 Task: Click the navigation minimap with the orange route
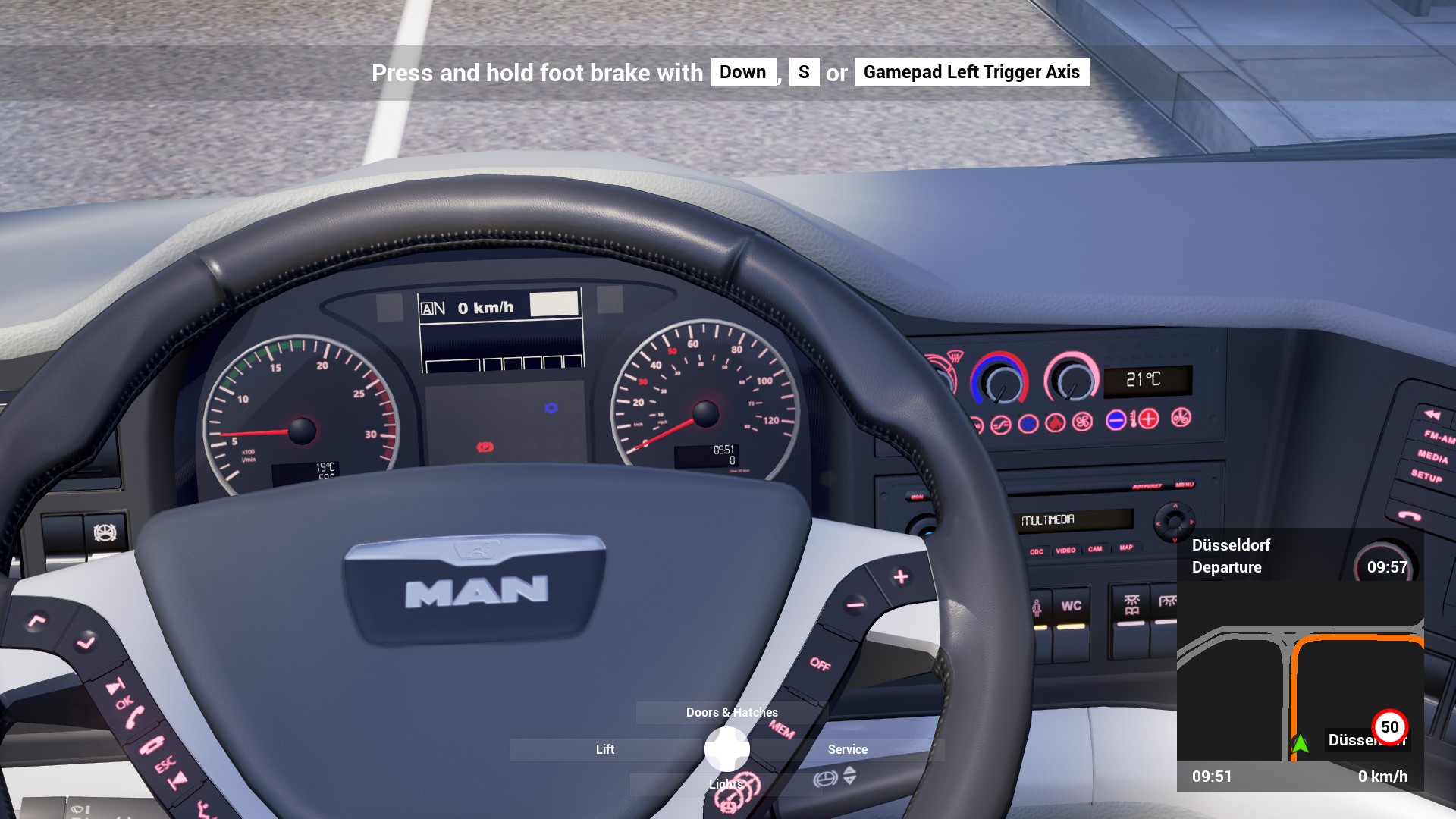click(1300, 671)
